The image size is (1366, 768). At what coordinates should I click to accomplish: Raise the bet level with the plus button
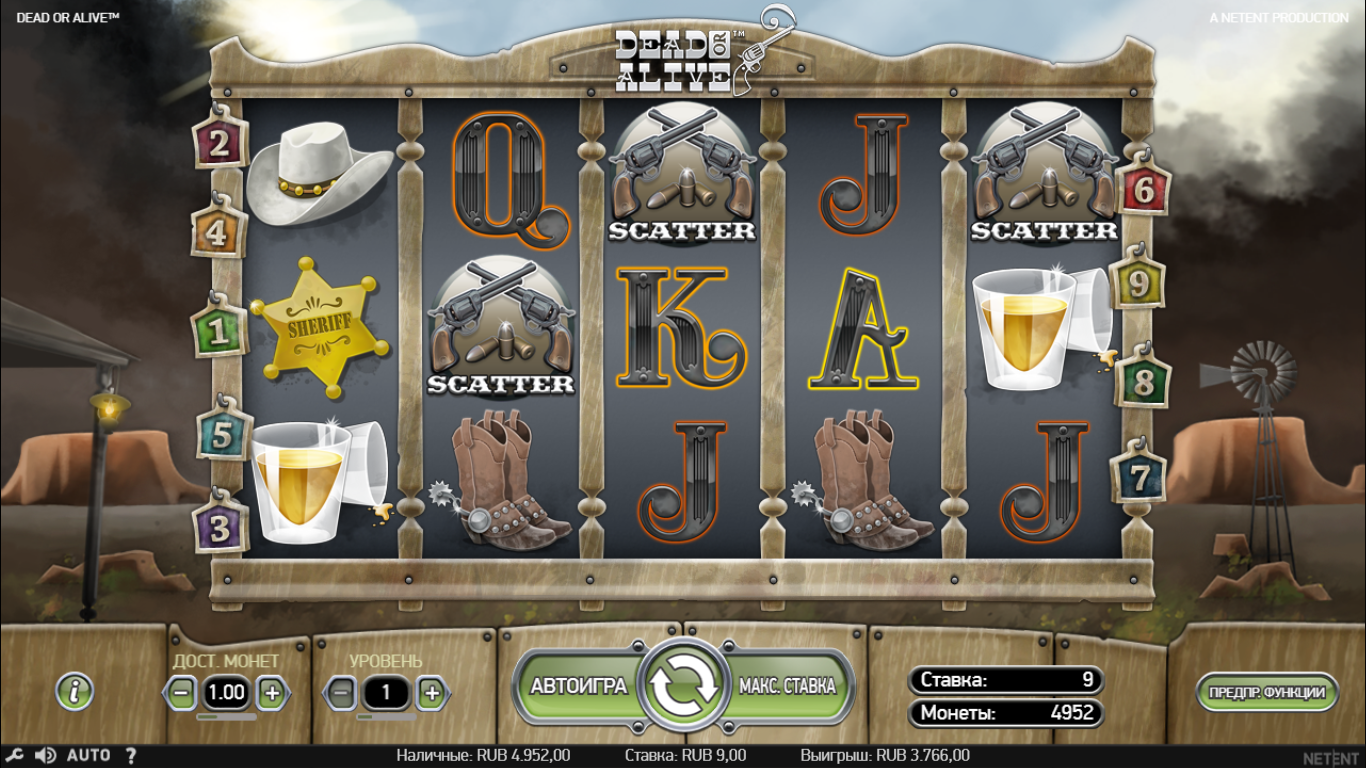(431, 692)
